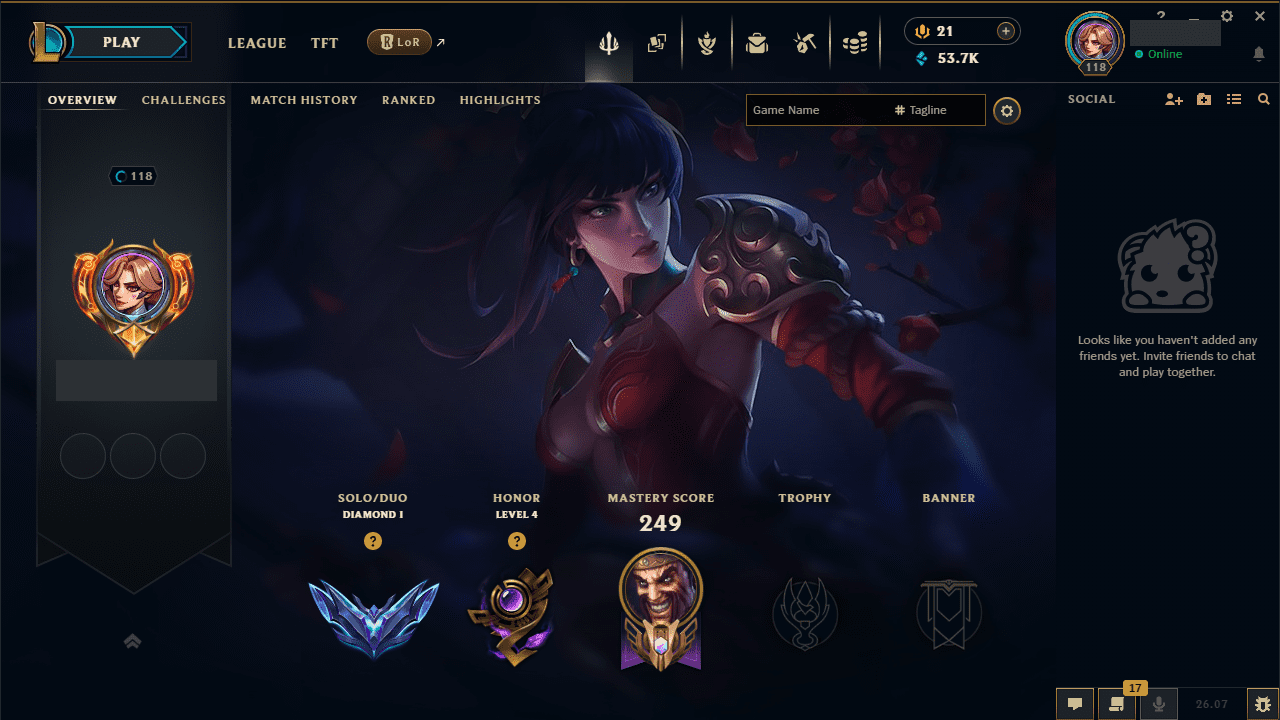Viewport: 1280px width, 720px height.
Task: Open the Challenges crest icon in top navigation
Action: [707, 43]
